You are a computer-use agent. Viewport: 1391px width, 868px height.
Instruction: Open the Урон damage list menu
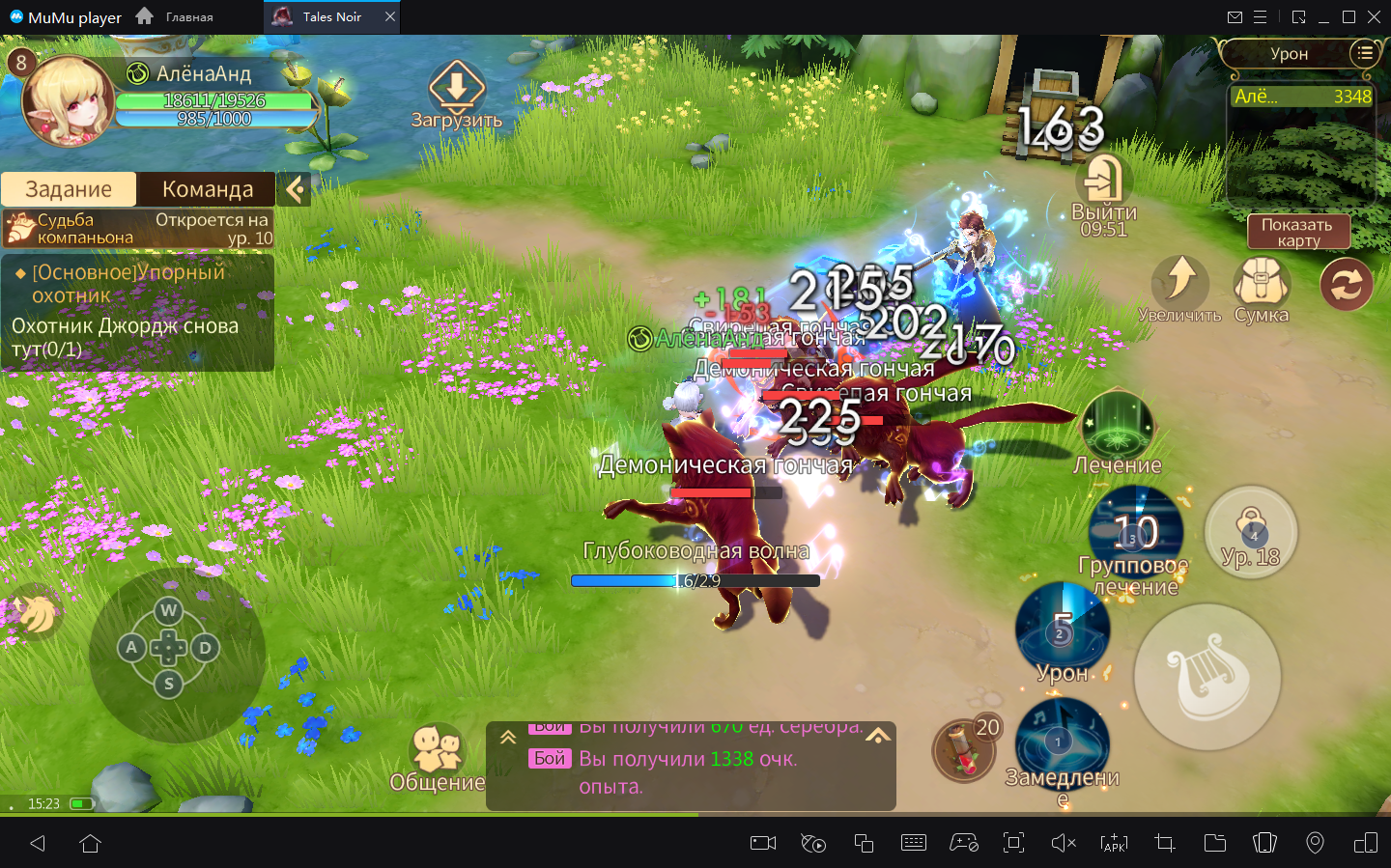pyautogui.click(x=1364, y=53)
